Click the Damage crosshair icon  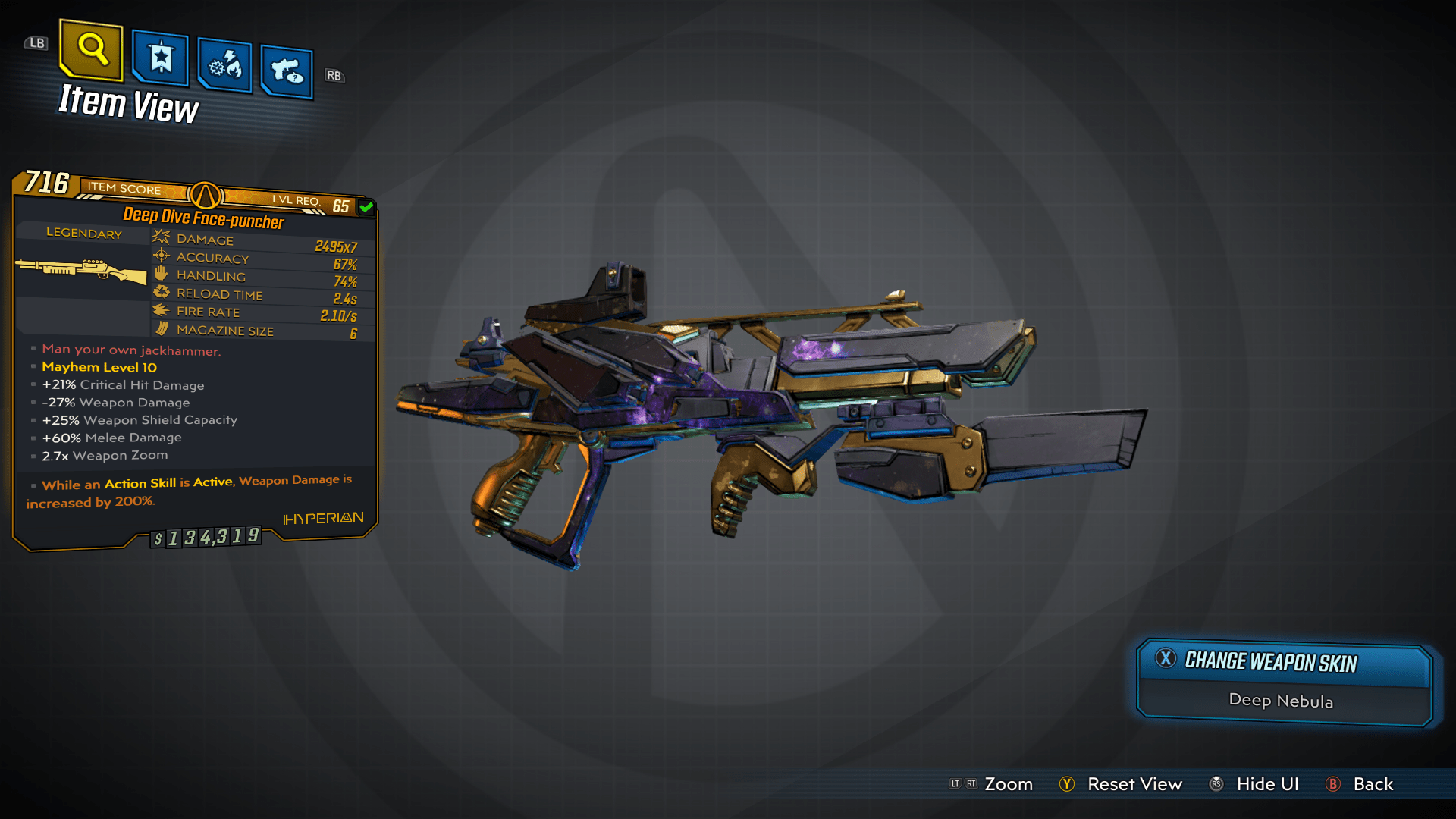pos(160,238)
